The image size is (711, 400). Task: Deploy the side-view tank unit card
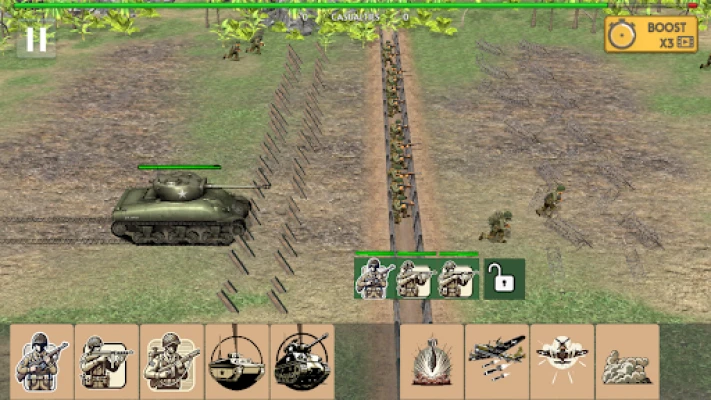[237, 356]
